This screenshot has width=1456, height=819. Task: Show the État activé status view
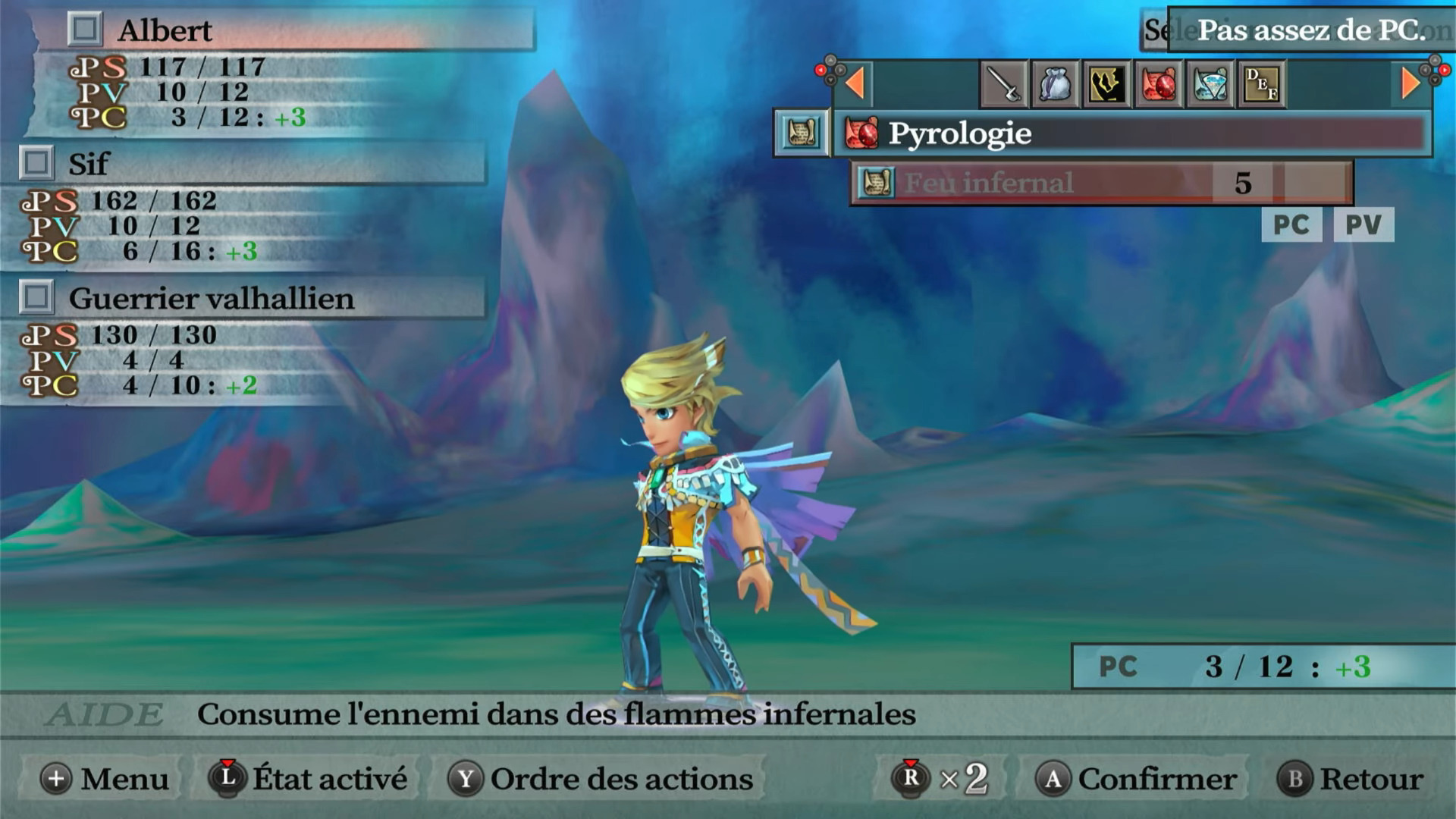[309, 779]
